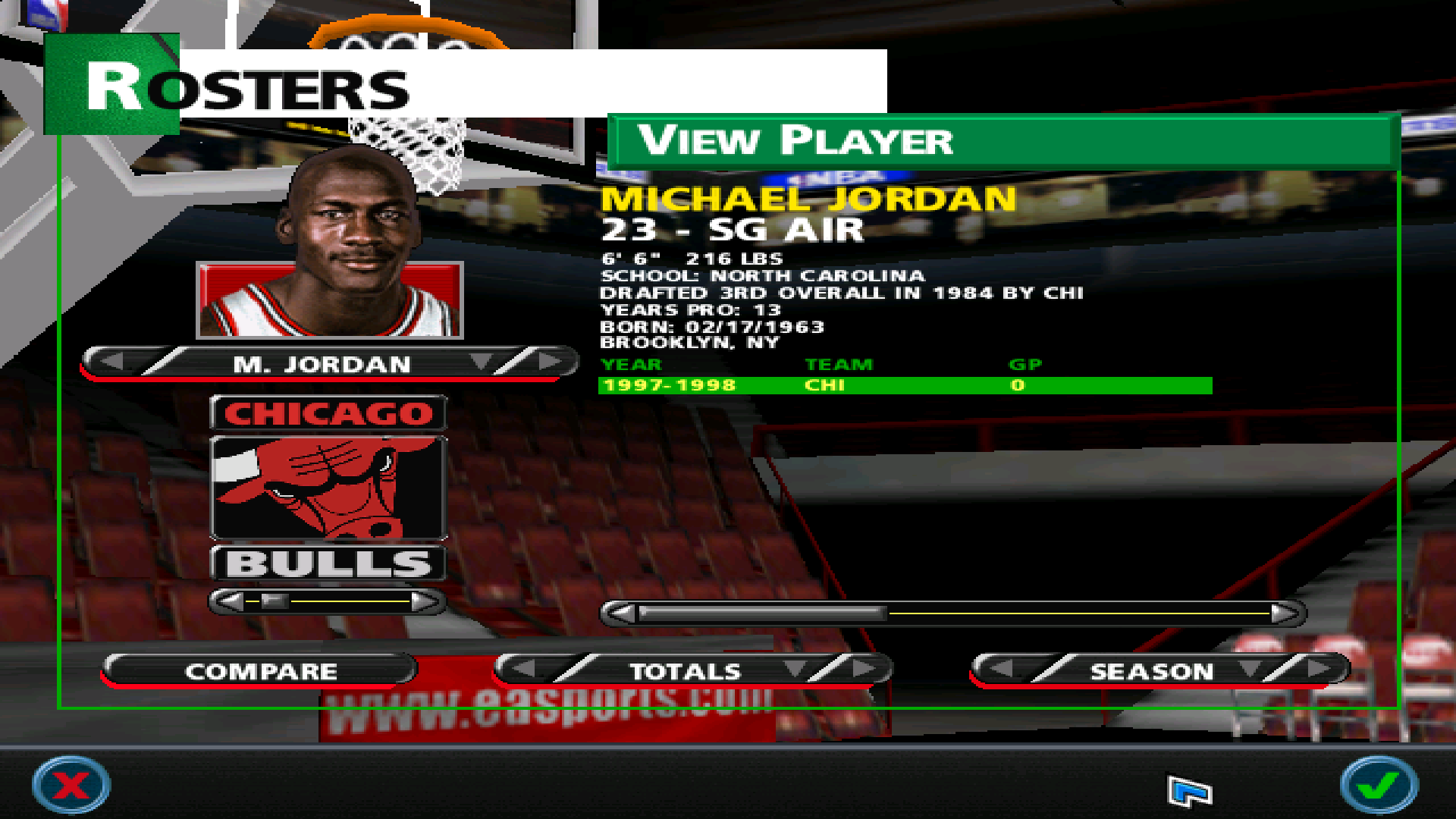Image resolution: width=1456 pixels, height=819 pixels.
Task: Open the M. Jordan player dropdown
Action: (x=481, y=362)
